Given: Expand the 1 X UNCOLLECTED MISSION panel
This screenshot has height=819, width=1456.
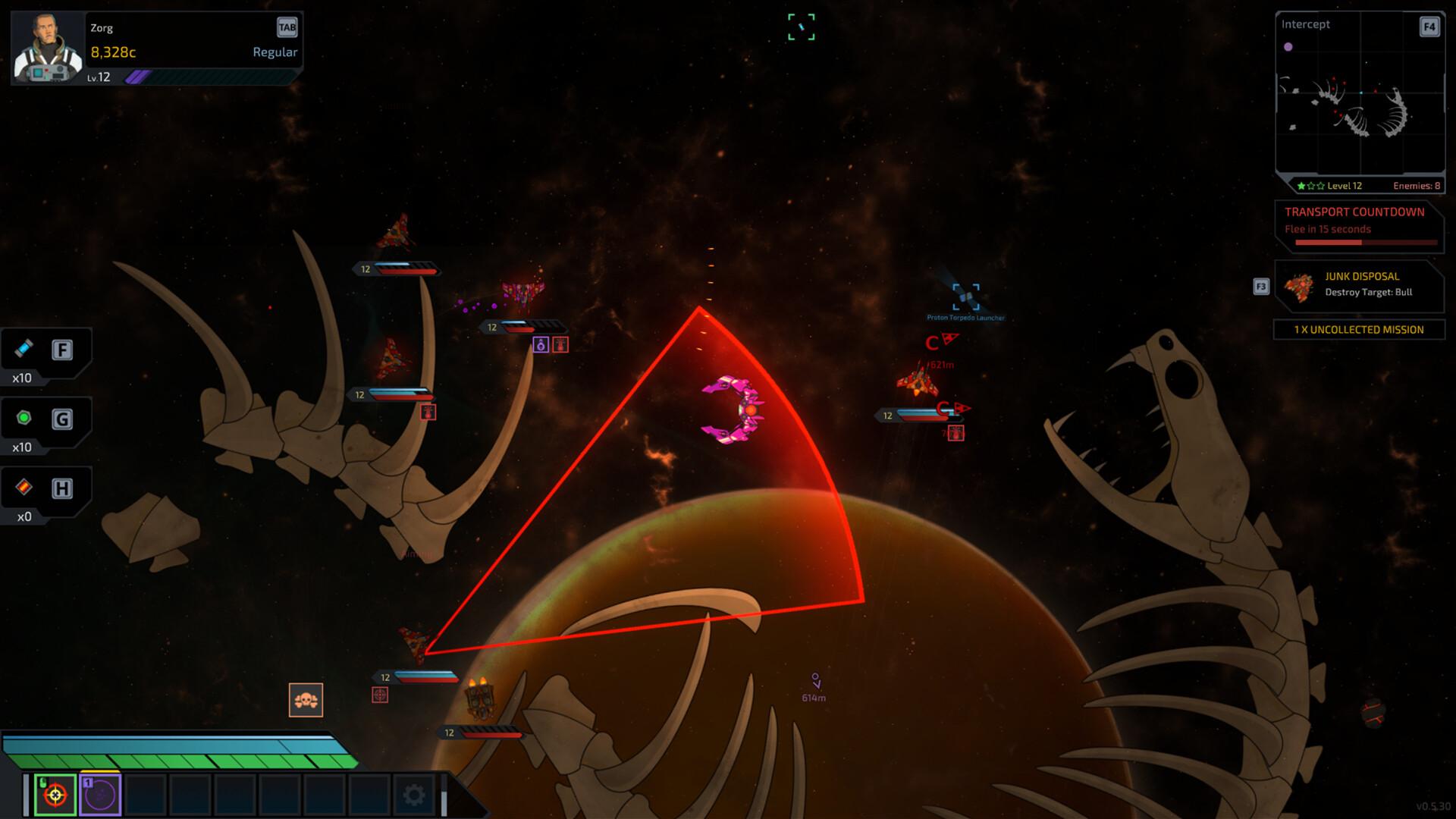Looking at the screenshot, I should pyautogui.click(x=1359, y=329).
